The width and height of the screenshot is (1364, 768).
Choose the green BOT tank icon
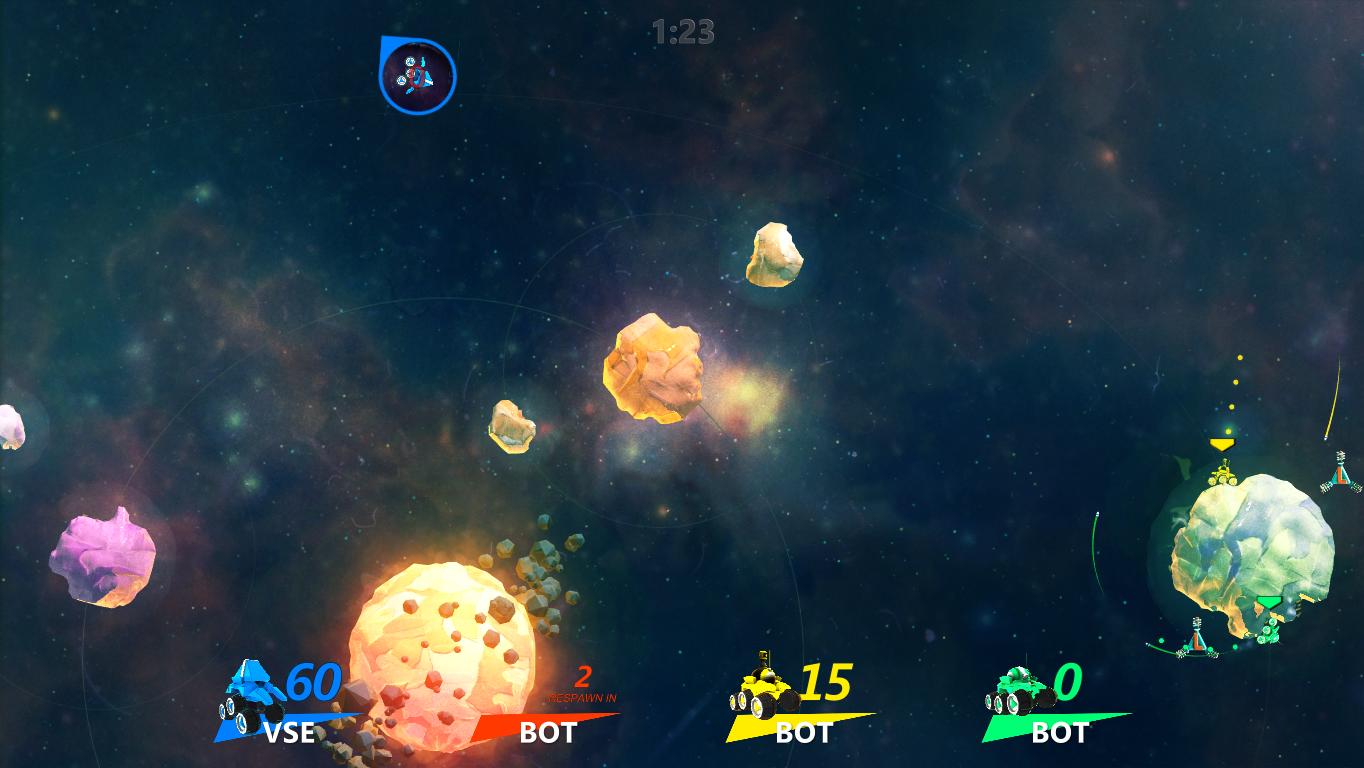pyautogui.click(x=1020, y=691)
